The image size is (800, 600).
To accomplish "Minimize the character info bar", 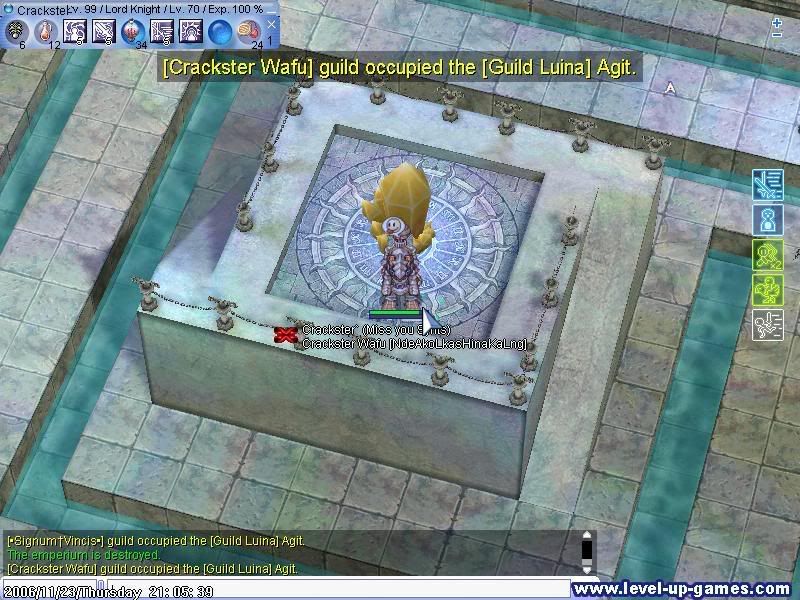I will [x=271, y=8].
